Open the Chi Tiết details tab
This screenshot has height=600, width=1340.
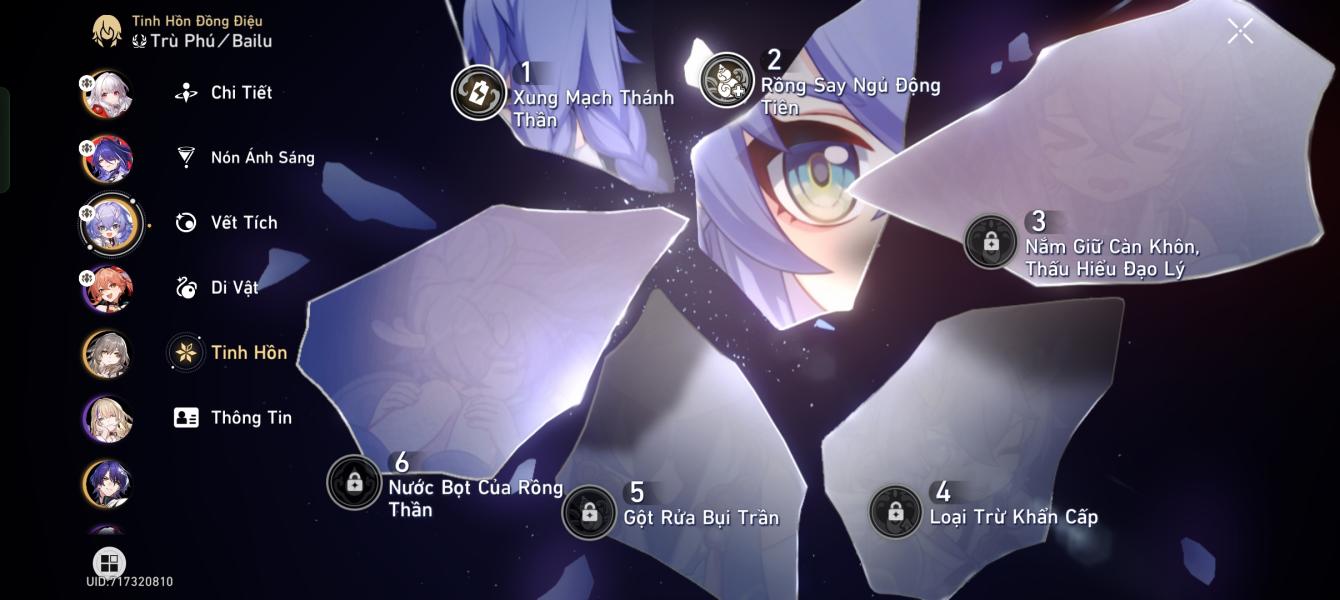(240, 93)
